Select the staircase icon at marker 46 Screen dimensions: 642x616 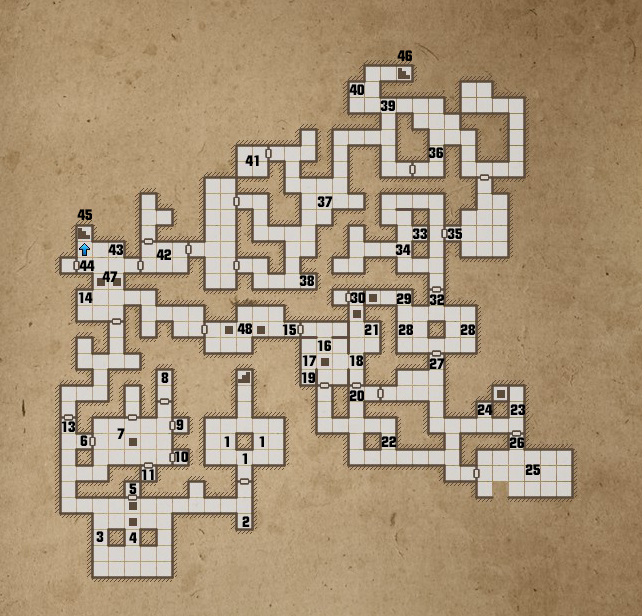click(404, 72)
